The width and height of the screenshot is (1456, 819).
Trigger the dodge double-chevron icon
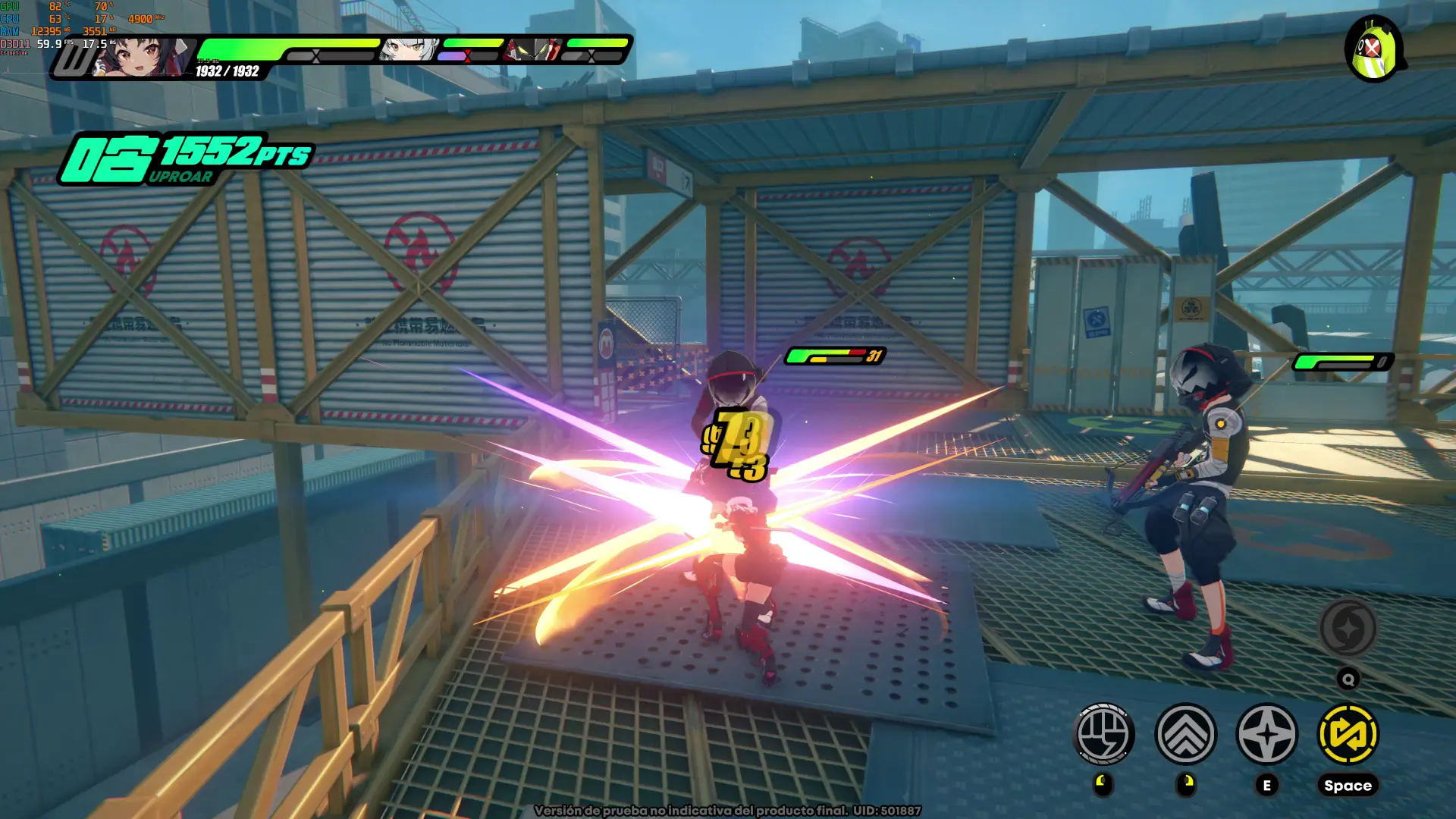1185,734
